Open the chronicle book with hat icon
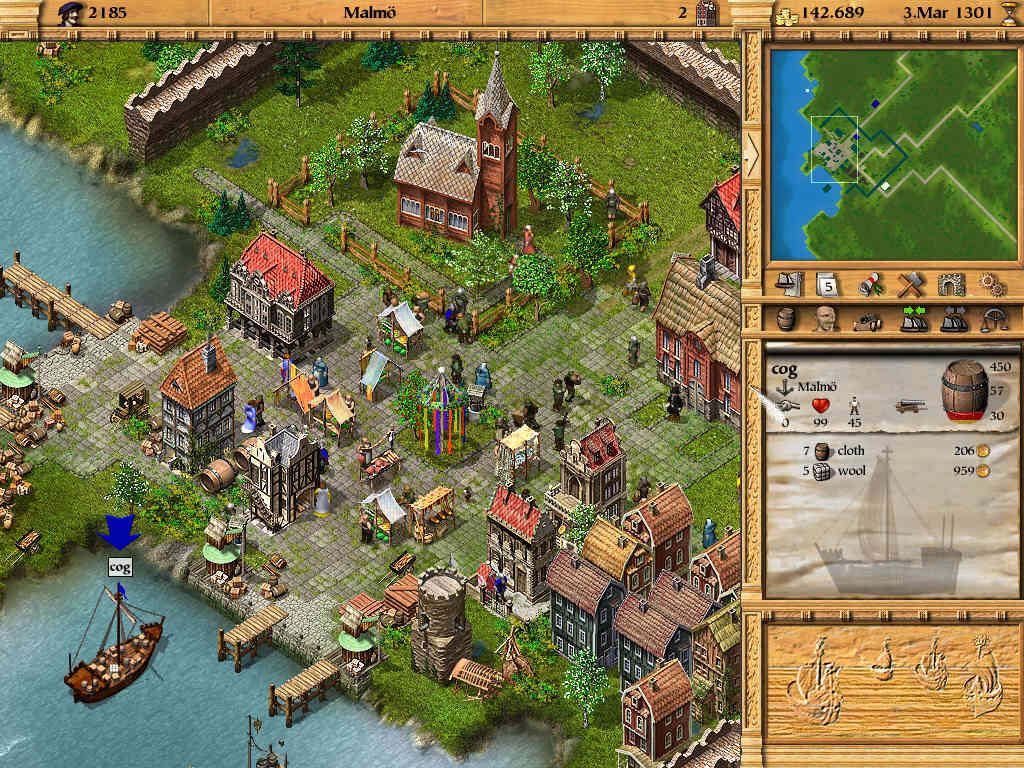Screen dimensions: 1024x768 click(x=791, y=285)
